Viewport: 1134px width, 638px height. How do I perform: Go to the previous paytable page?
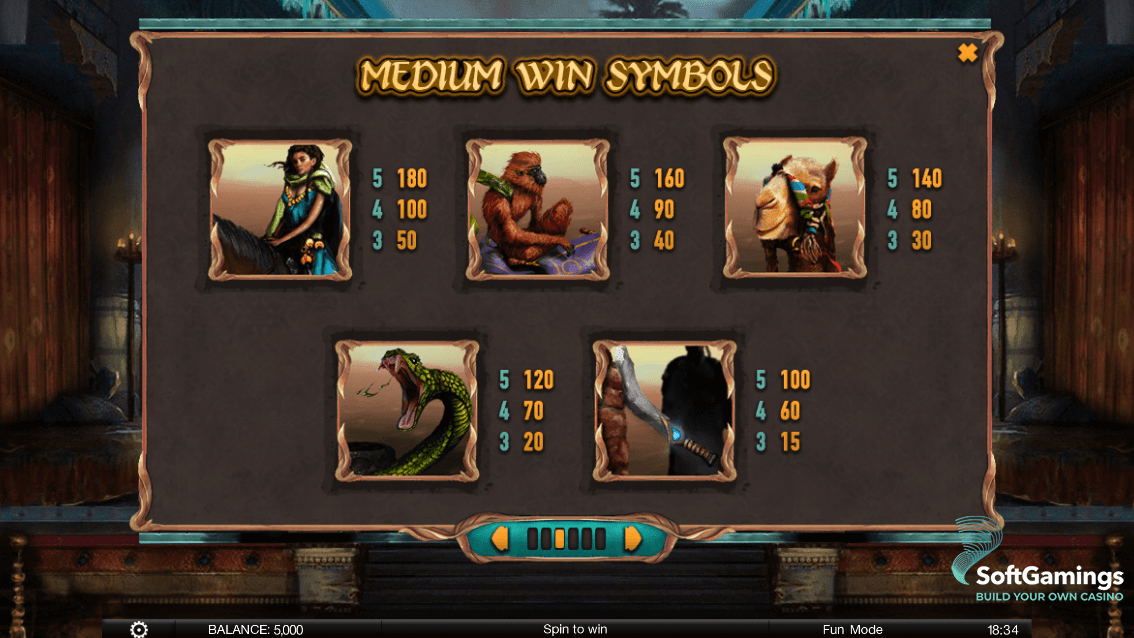point(499,539)
